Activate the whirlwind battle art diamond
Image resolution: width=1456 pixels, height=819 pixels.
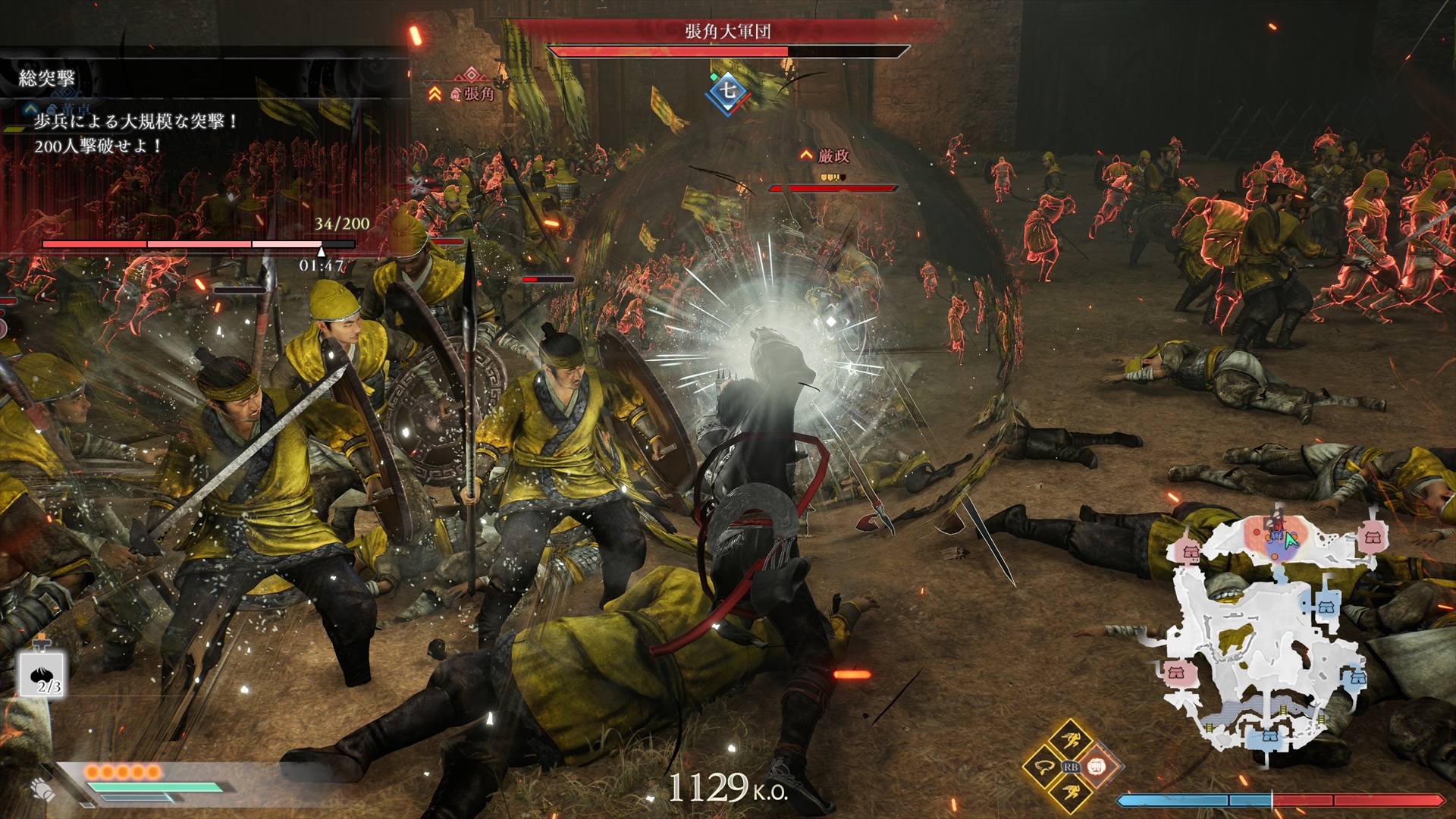[1043, 767]
